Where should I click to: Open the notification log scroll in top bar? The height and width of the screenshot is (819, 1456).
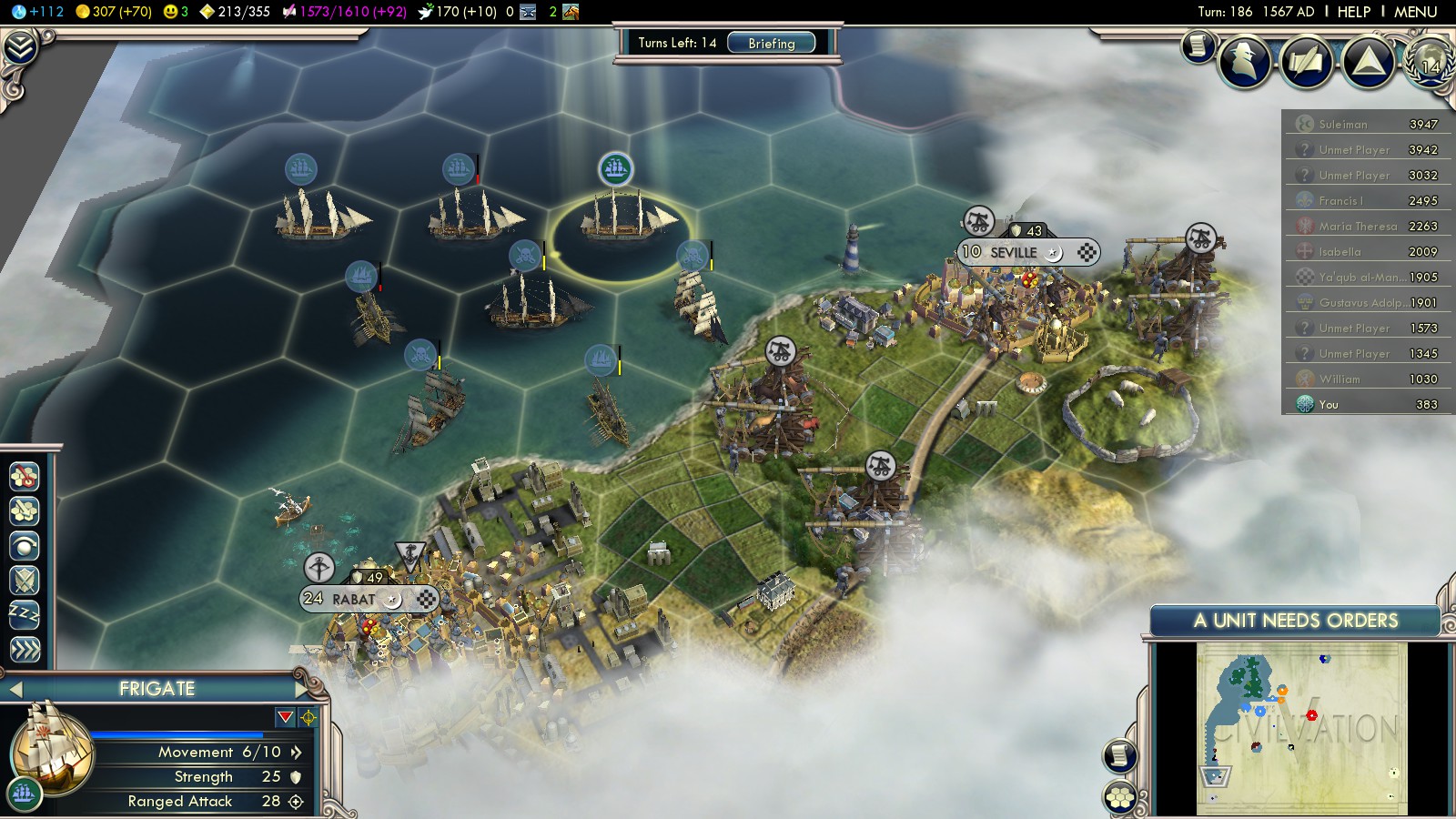(1198, 45)
